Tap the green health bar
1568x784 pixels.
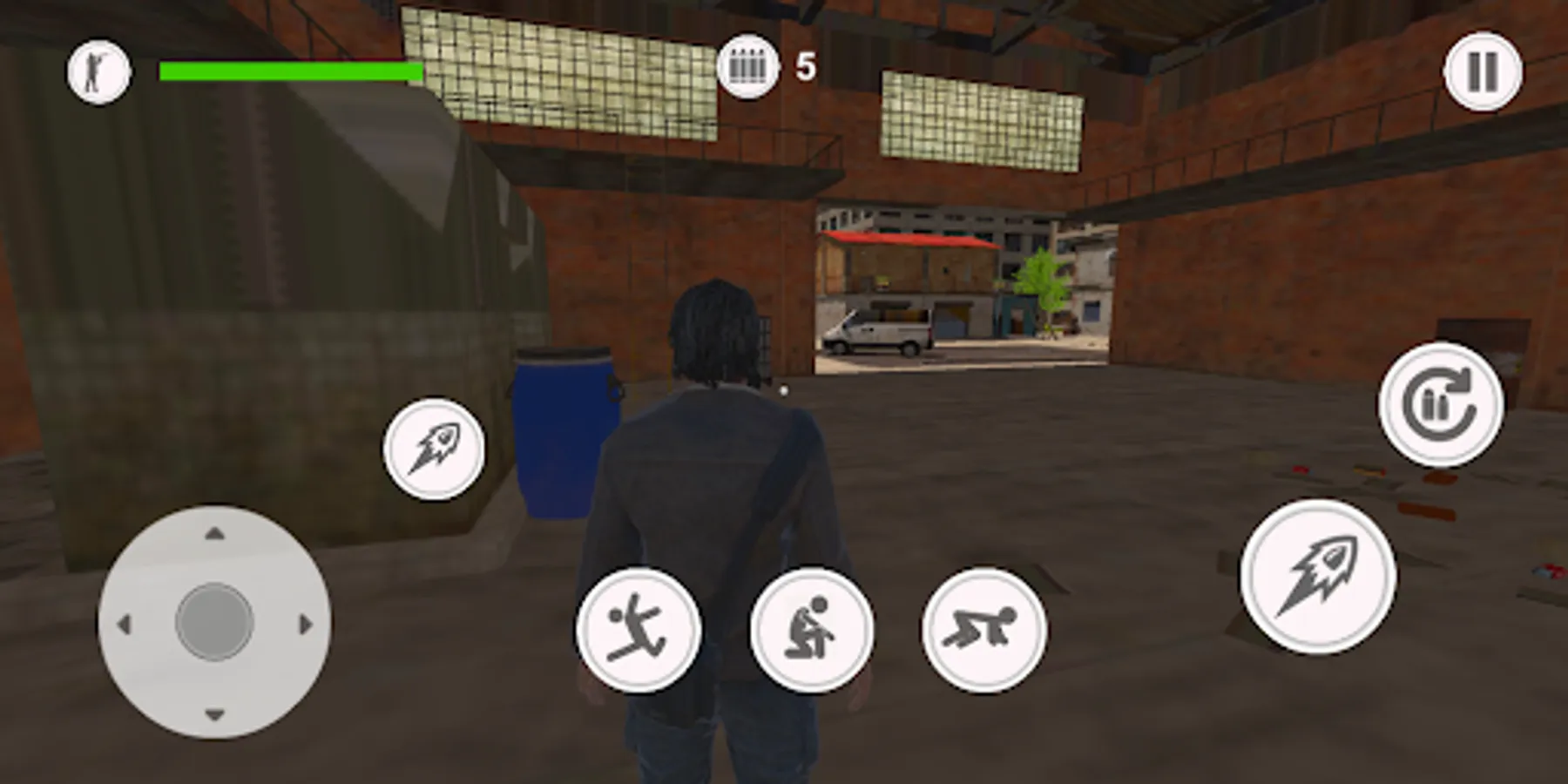tap(287, 71)
